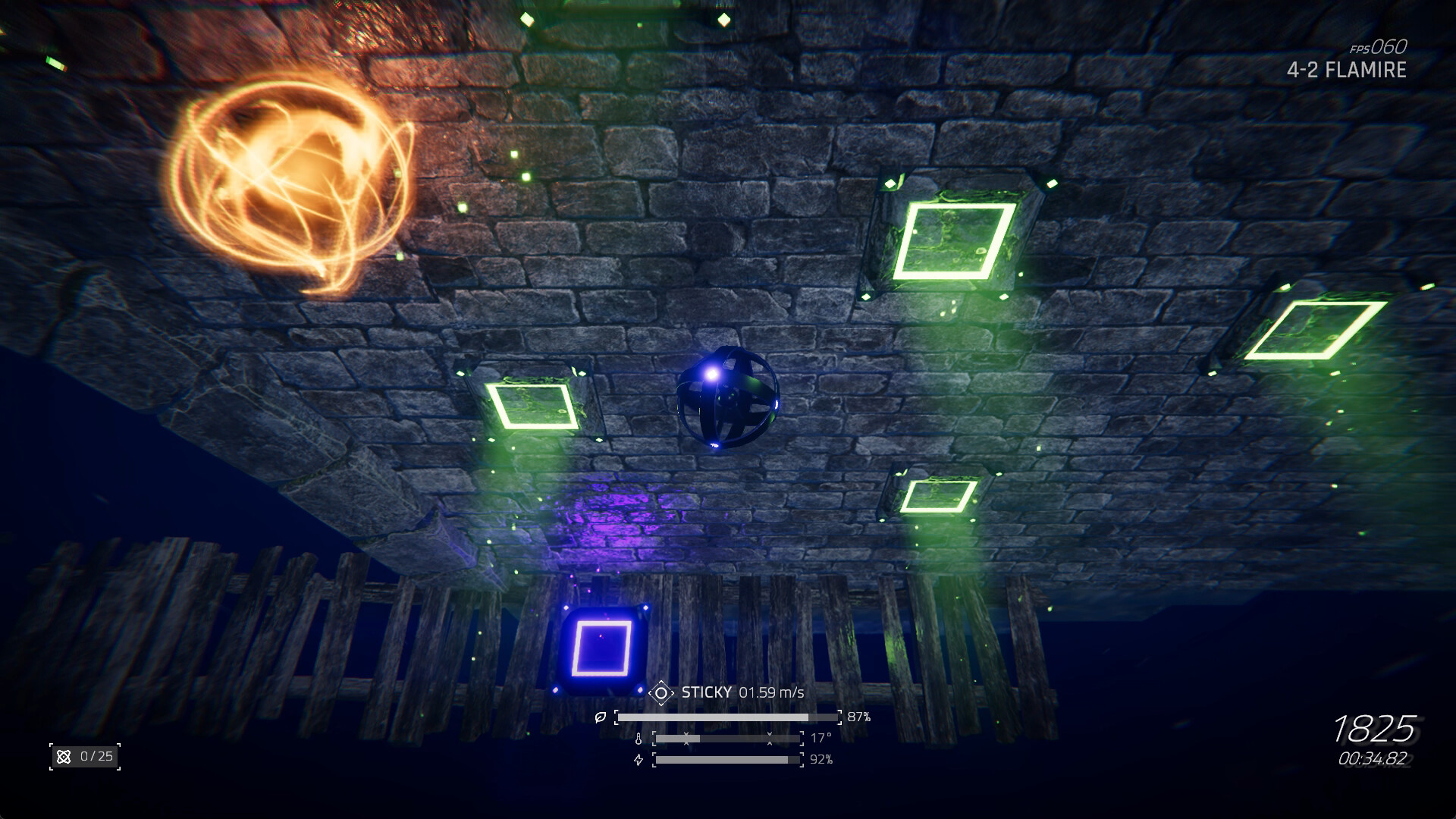Screen dimensions: 1456x819
Task: Expand the upward chevron above the STICKY diamond
Action: pos(661,682)
